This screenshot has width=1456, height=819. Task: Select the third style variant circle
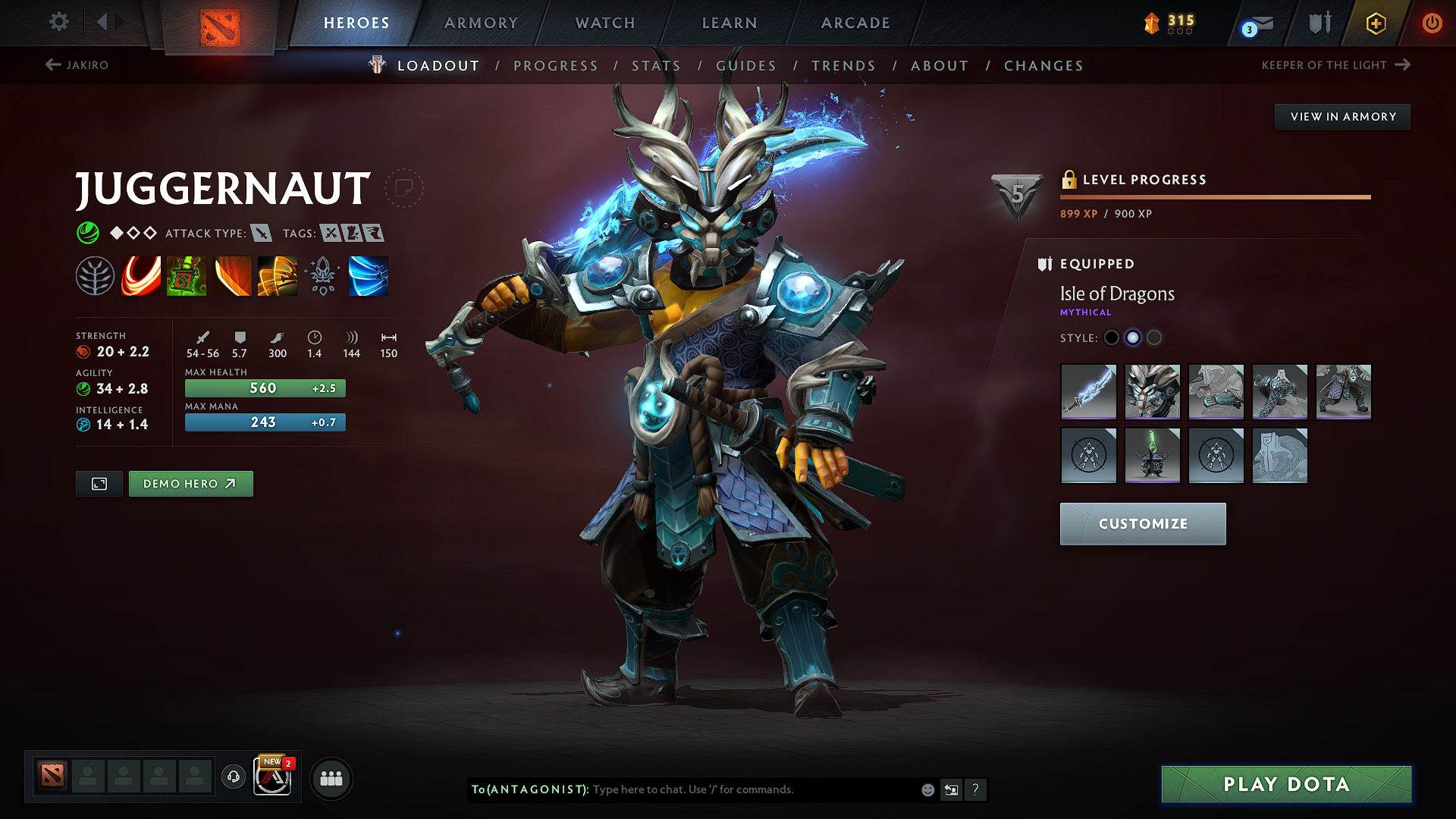[x=1154, y=337]
